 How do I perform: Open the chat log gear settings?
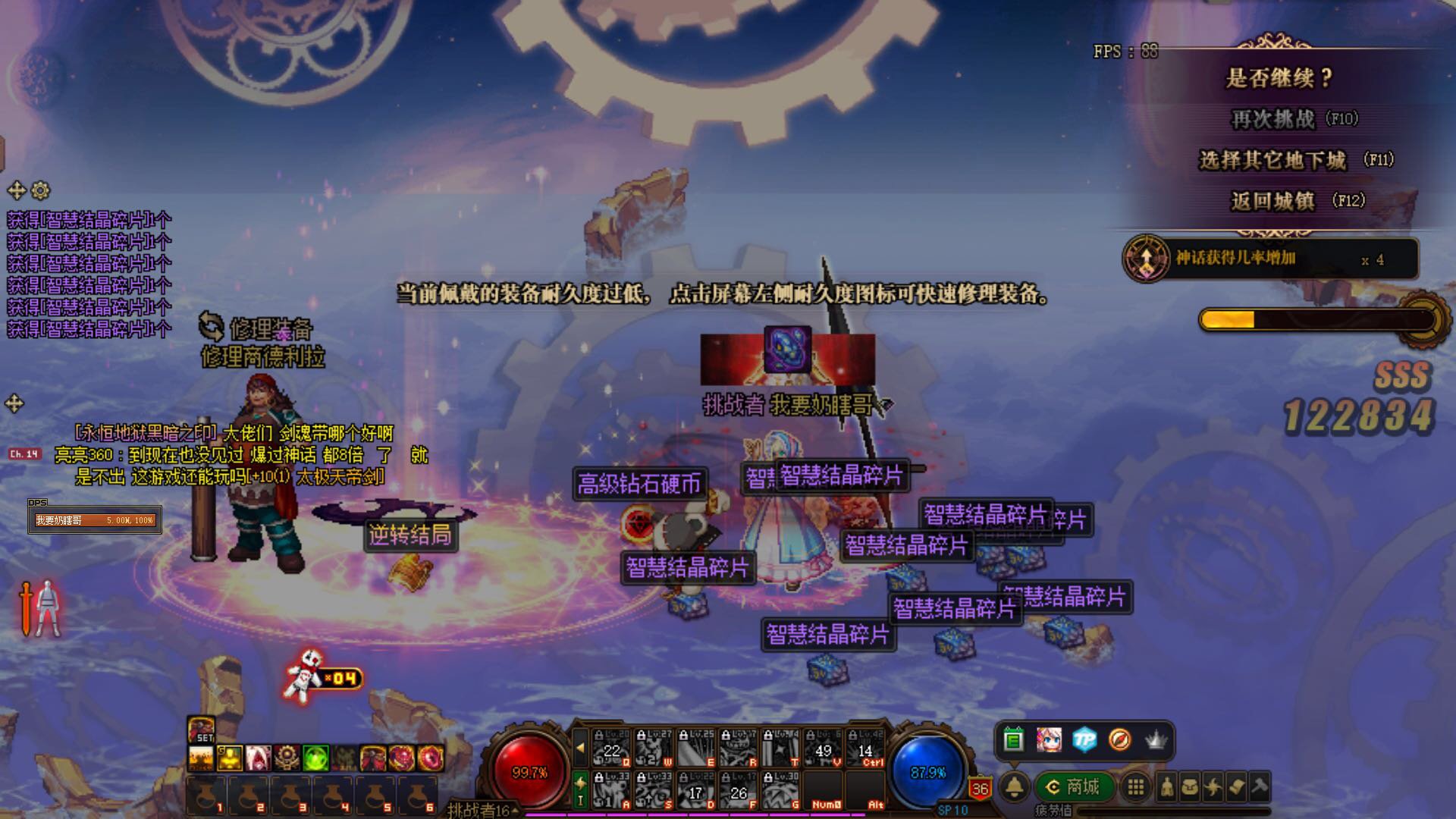pos(41,190)
